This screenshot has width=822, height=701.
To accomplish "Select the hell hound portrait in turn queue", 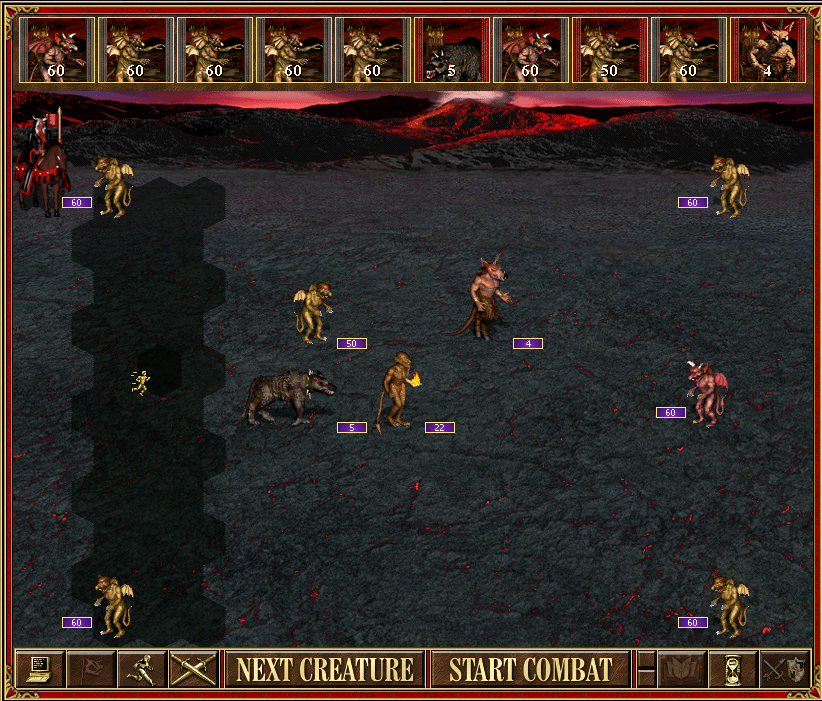I will (x=450, y=48).
